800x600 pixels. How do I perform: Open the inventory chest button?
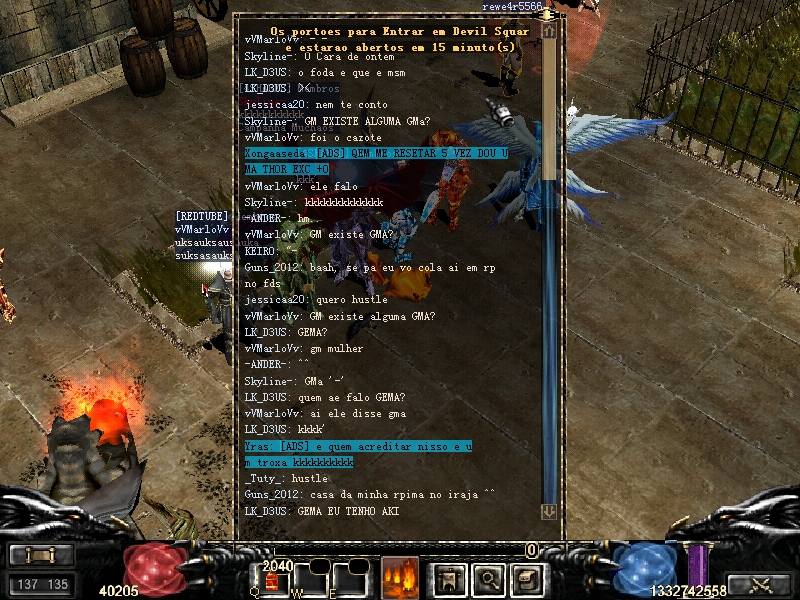tap(526, 578)
